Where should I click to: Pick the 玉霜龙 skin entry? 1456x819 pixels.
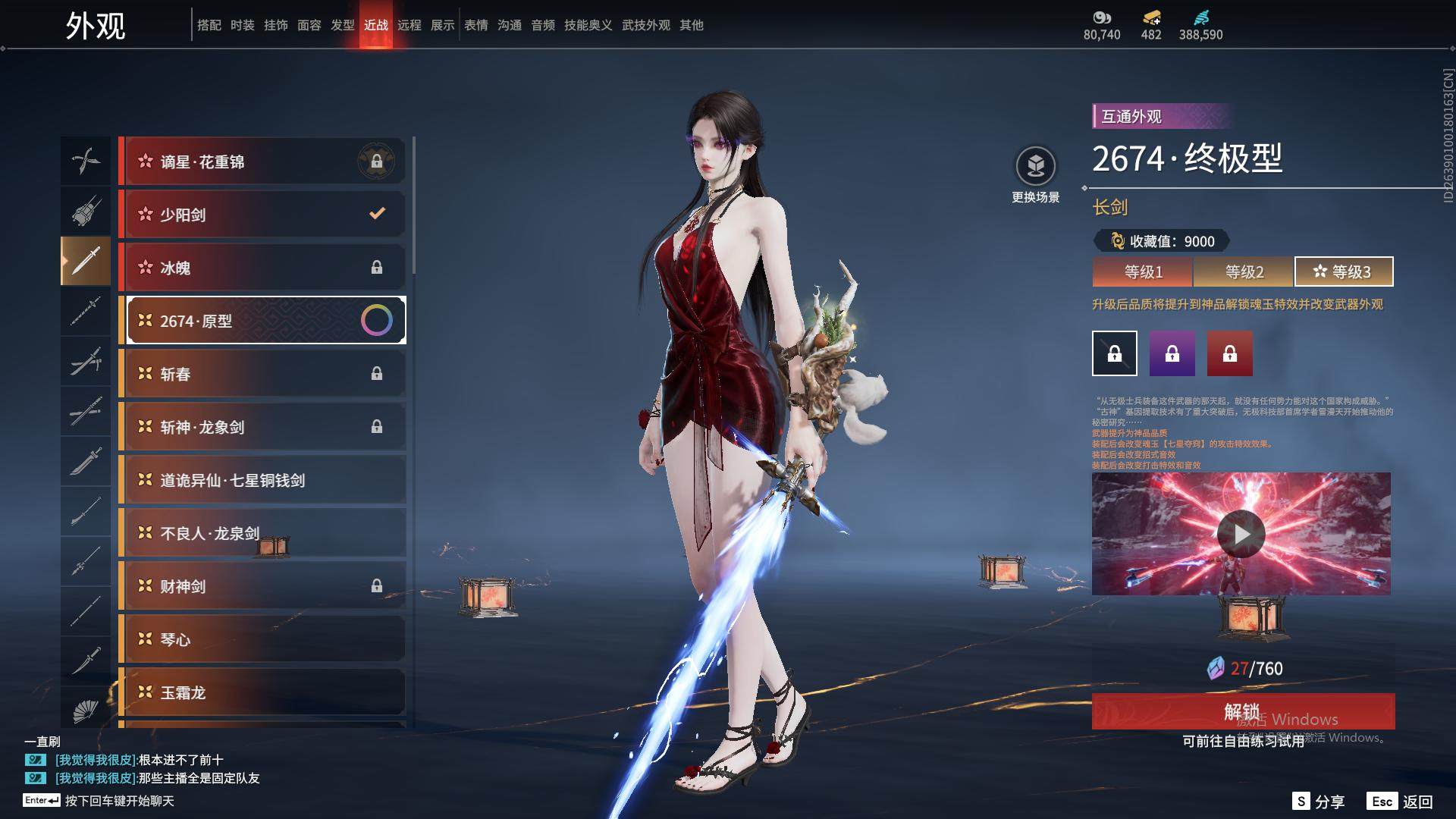tap(262, 692)
